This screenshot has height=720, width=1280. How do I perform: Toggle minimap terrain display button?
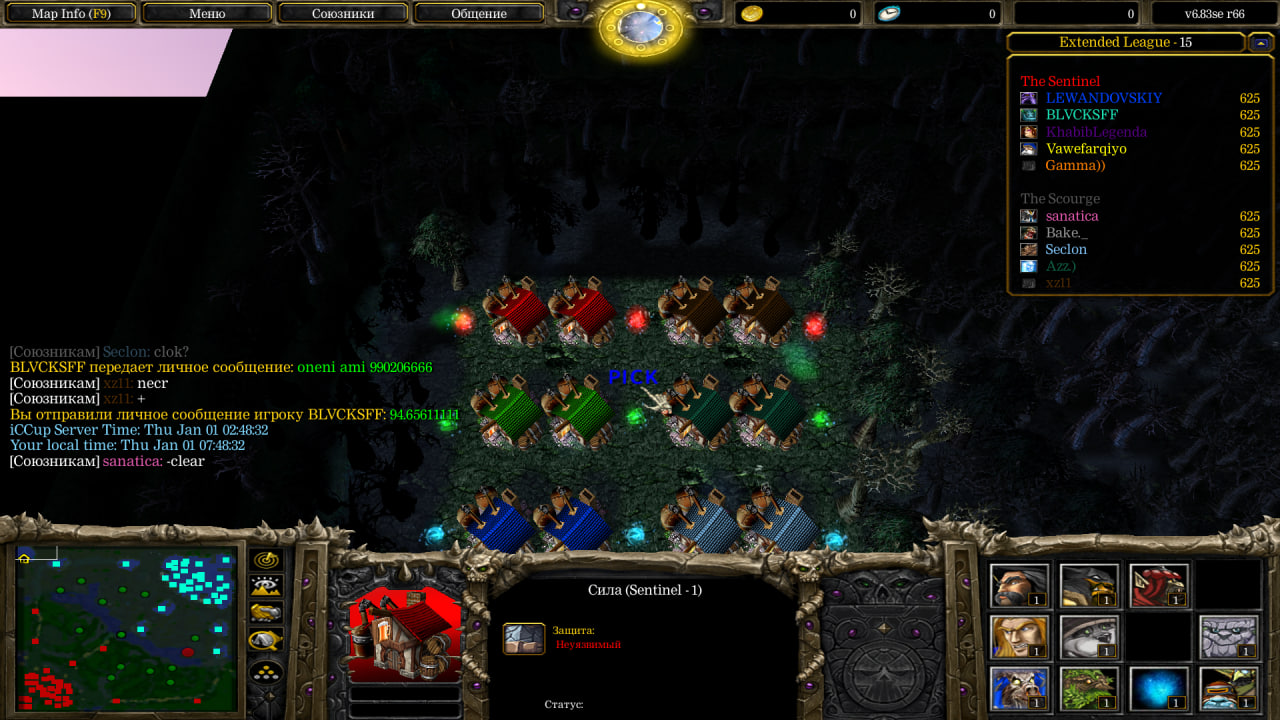(x=266, y=587)
